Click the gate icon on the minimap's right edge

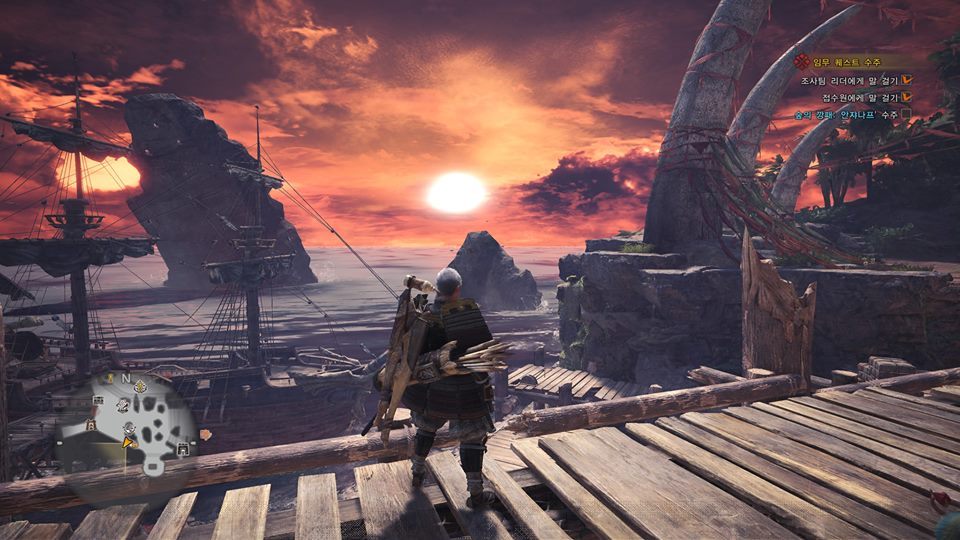point(182,450)
